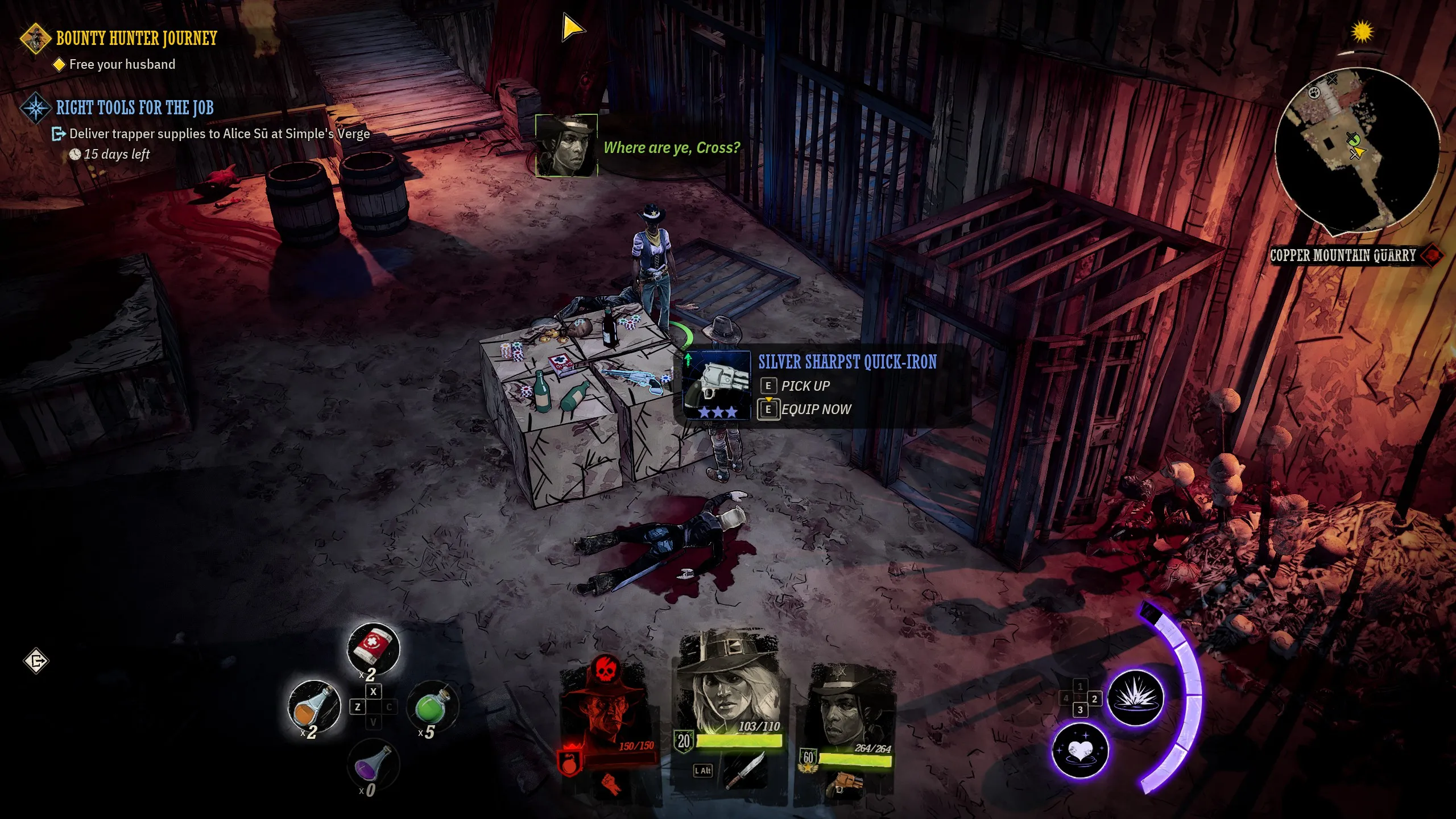The image size is (1456, 819).
Task: Use the red bandage item slot
Action: 373,649
